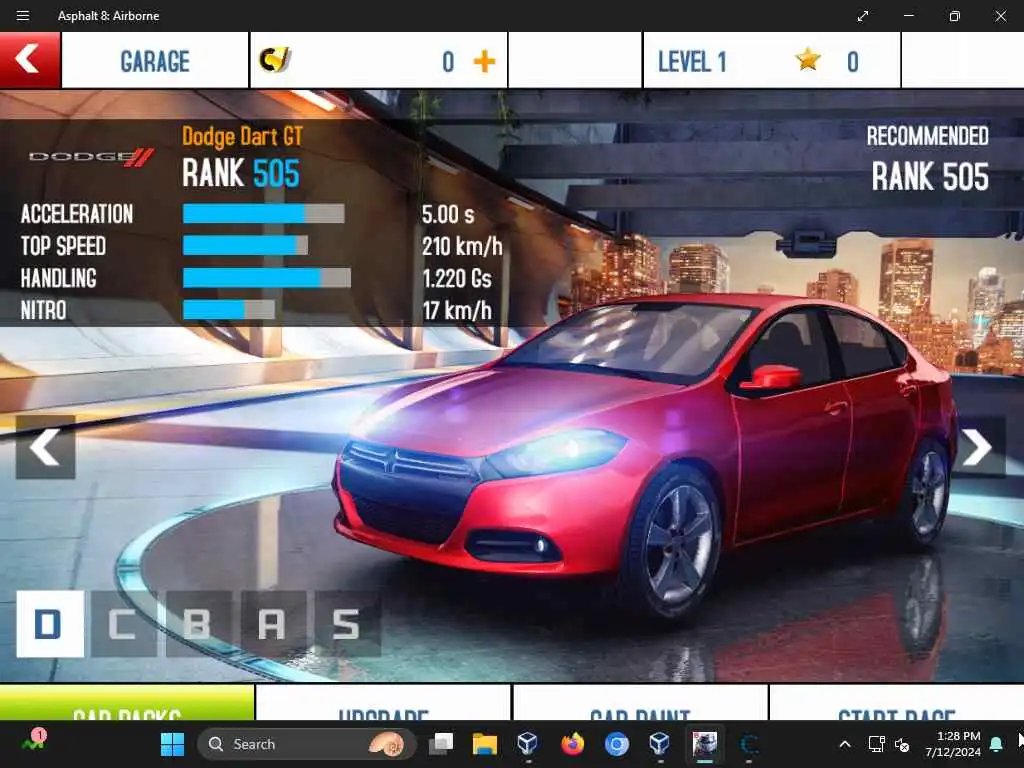Open the Upgrade menu
This screenshot has width=1024, height=768.
[x=383, y=704]
